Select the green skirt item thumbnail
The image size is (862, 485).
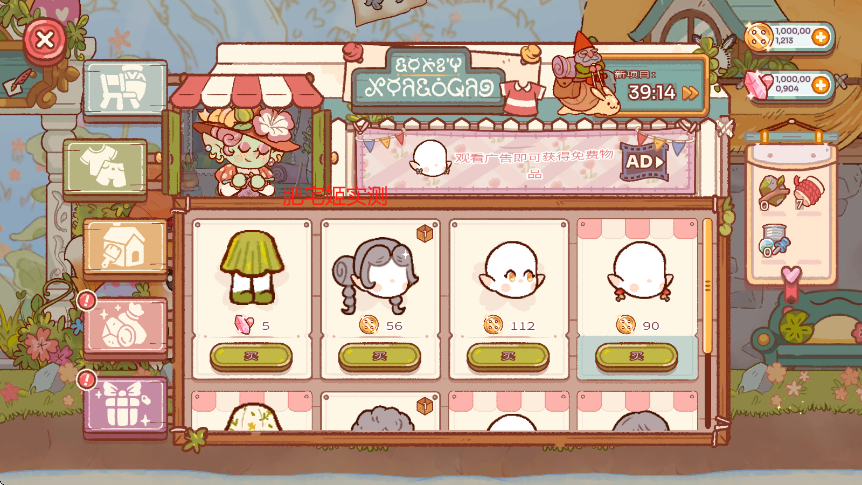[251, 265]
